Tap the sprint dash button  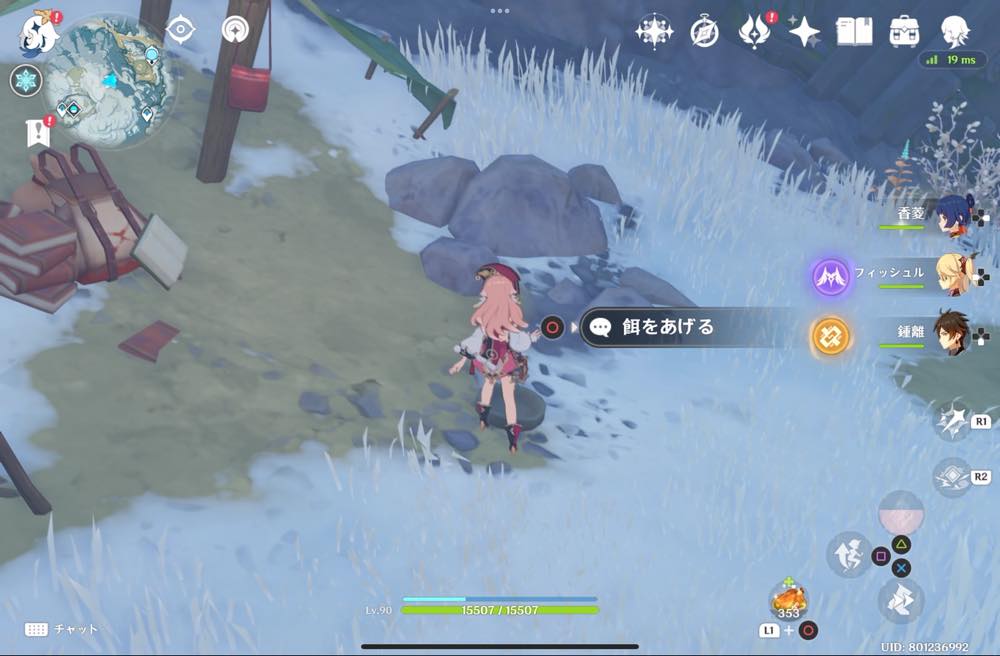pos(900,601)
